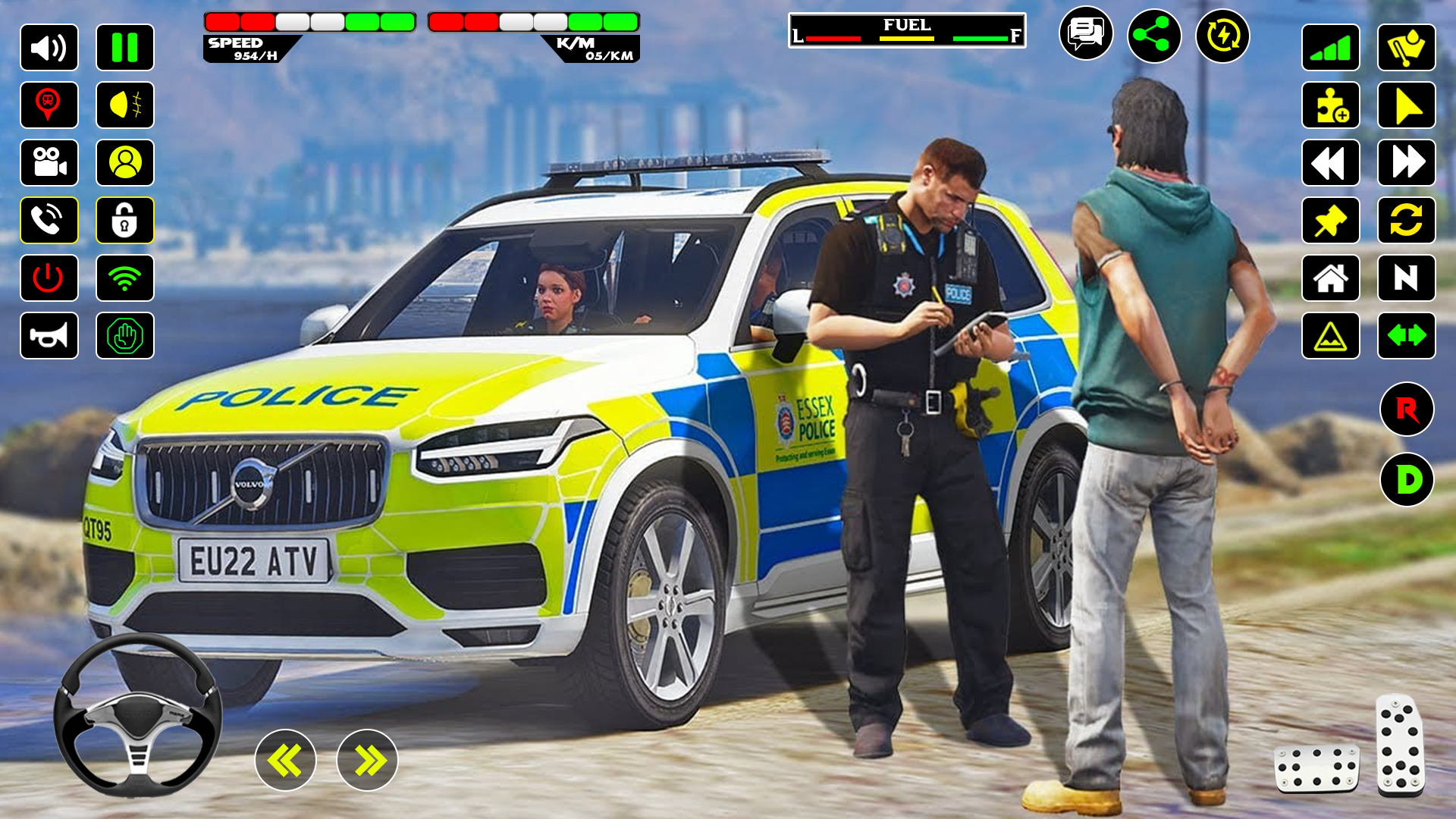Sound the horn button
Image resolution: width=1456 pixels, height=819 pixels.
(x=49, y=336)
